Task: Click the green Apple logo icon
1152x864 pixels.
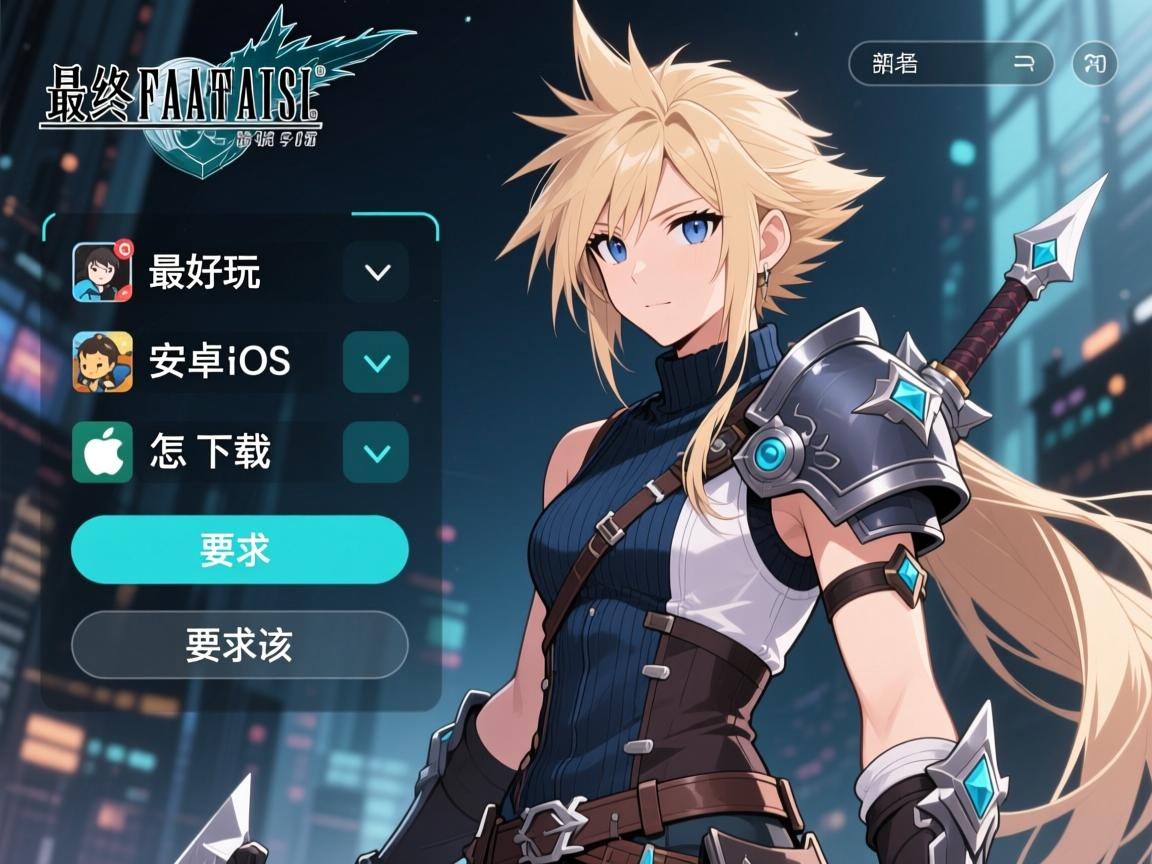Action: coord(102,452)
